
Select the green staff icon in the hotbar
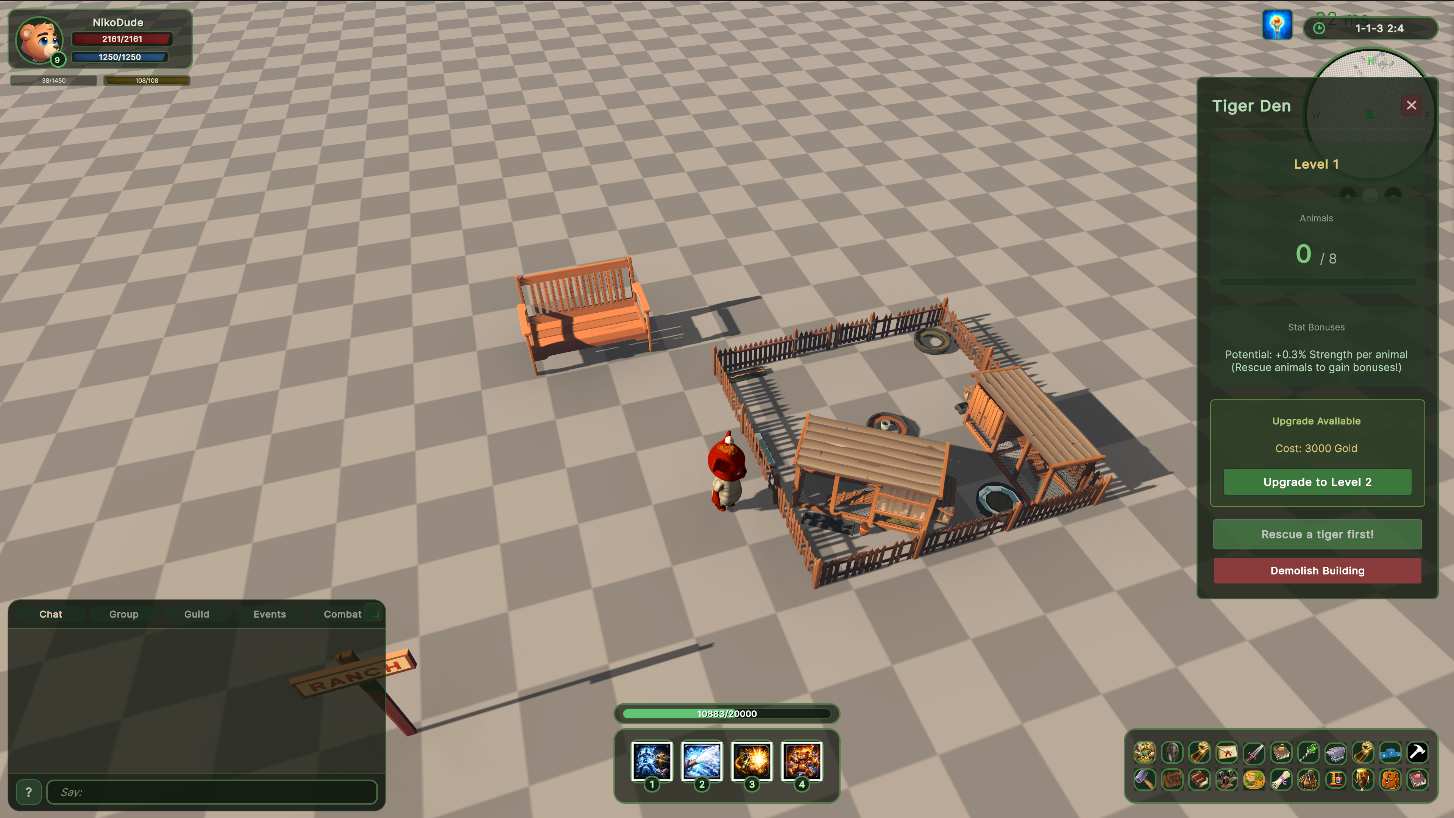pyautogui.click(x=1308, y=752)
